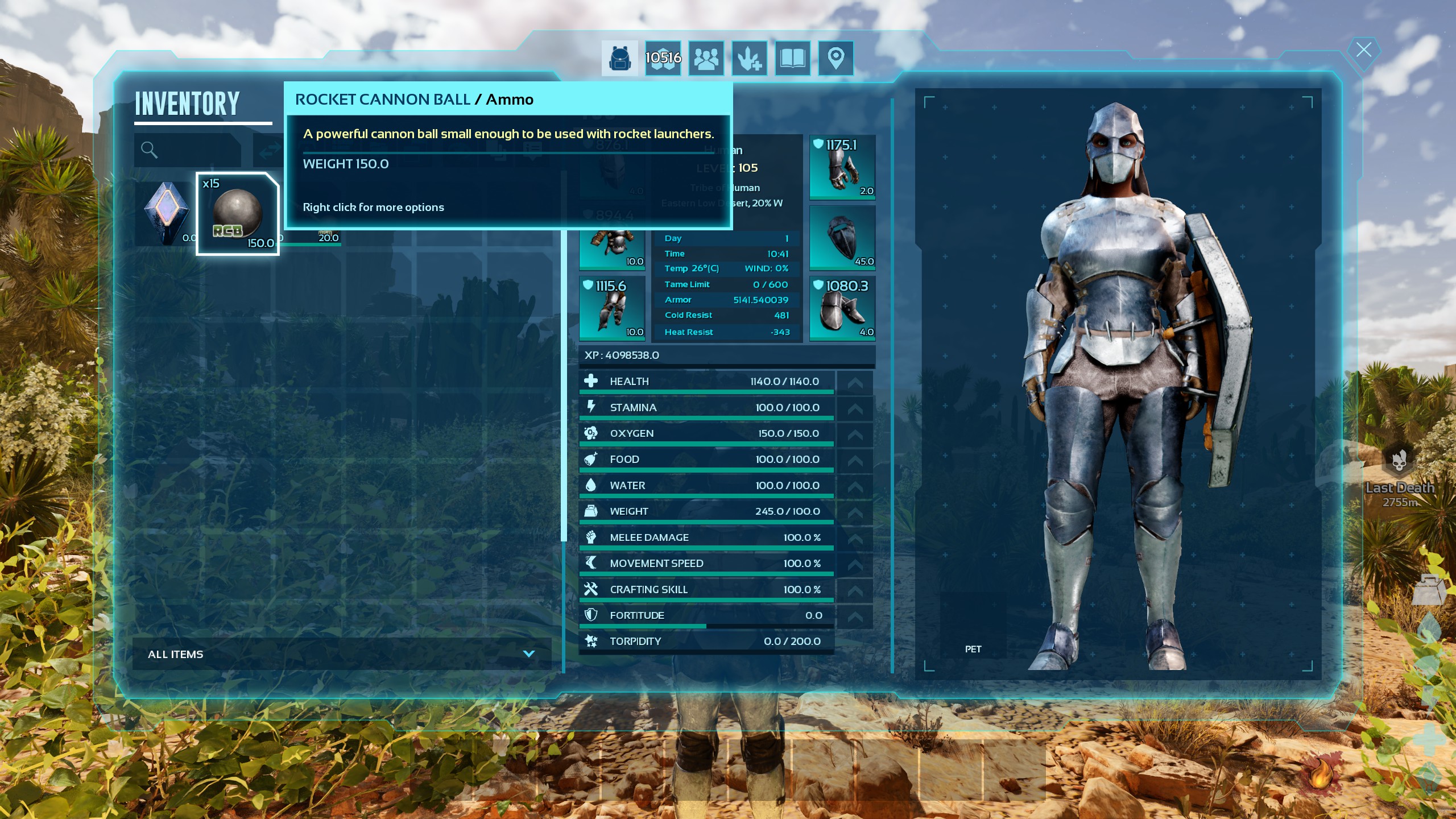Screen dimensions: 1456x819
Task: Select the equipped boots armor slot
Action: pos(842,308)
